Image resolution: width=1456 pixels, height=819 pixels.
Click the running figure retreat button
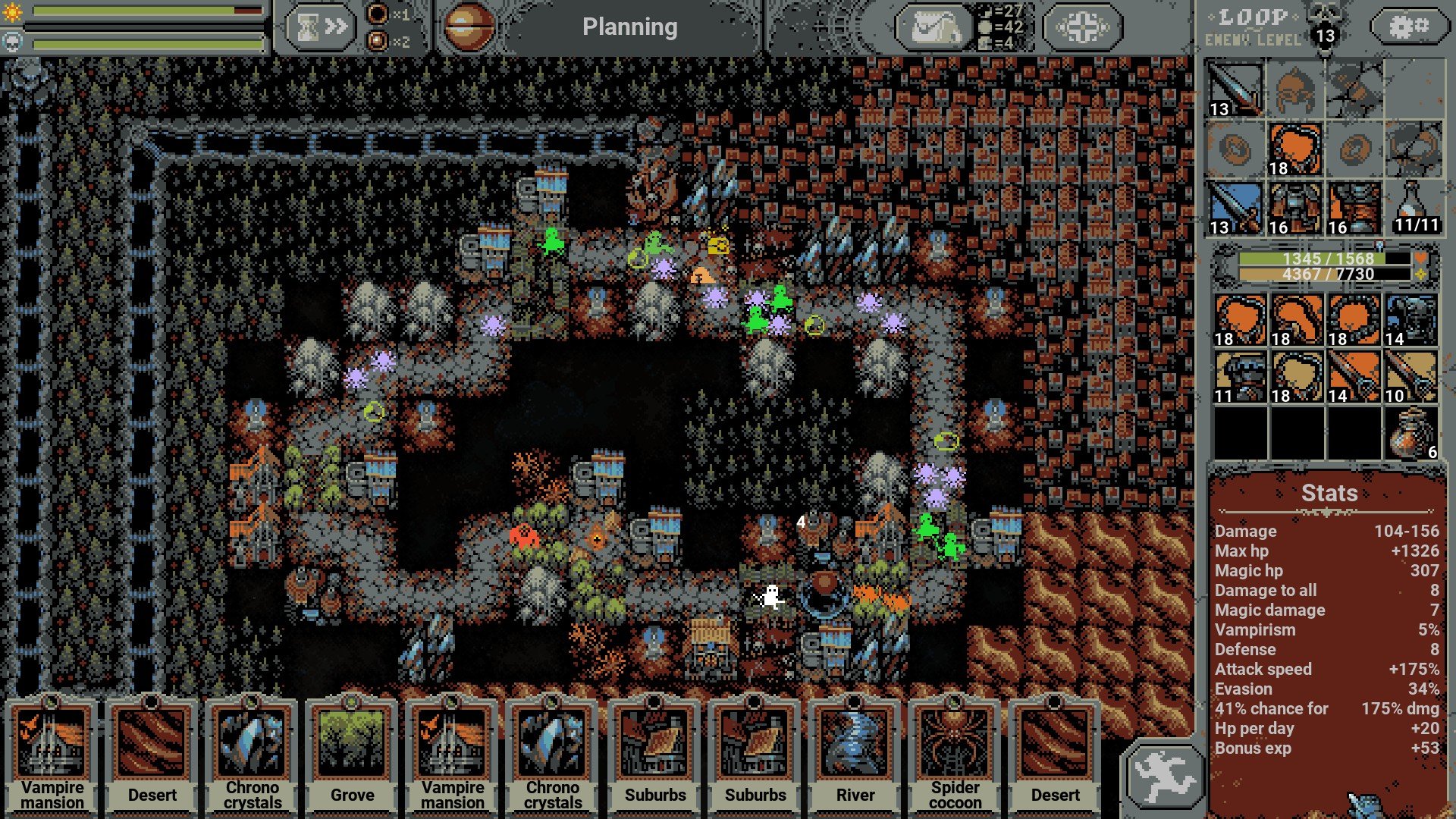coord(1165,776)
